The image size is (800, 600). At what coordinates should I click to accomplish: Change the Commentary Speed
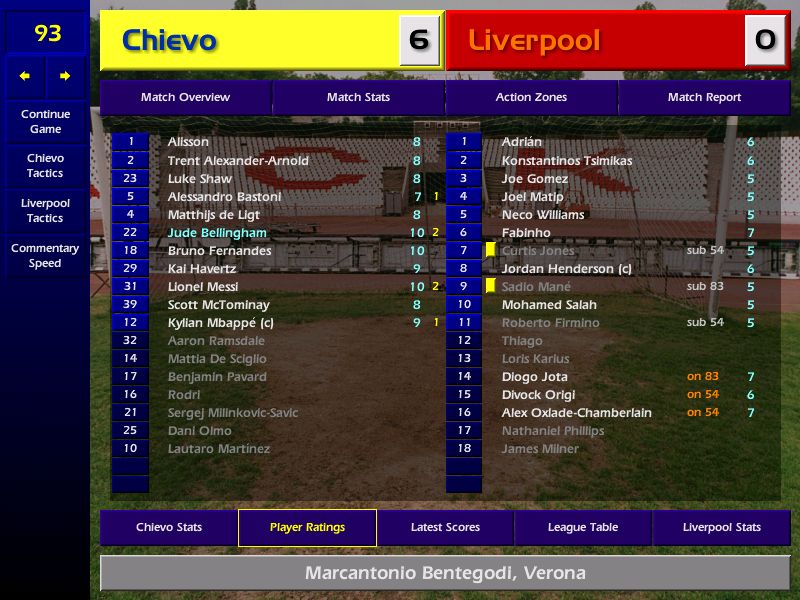point(45,256)
